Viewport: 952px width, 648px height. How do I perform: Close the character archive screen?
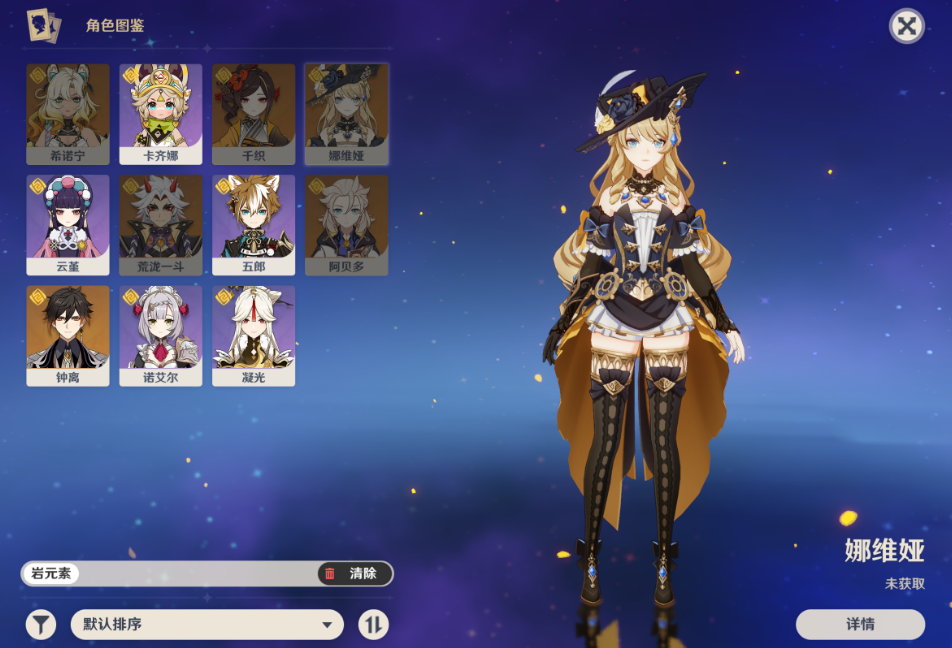pos(906,26)
